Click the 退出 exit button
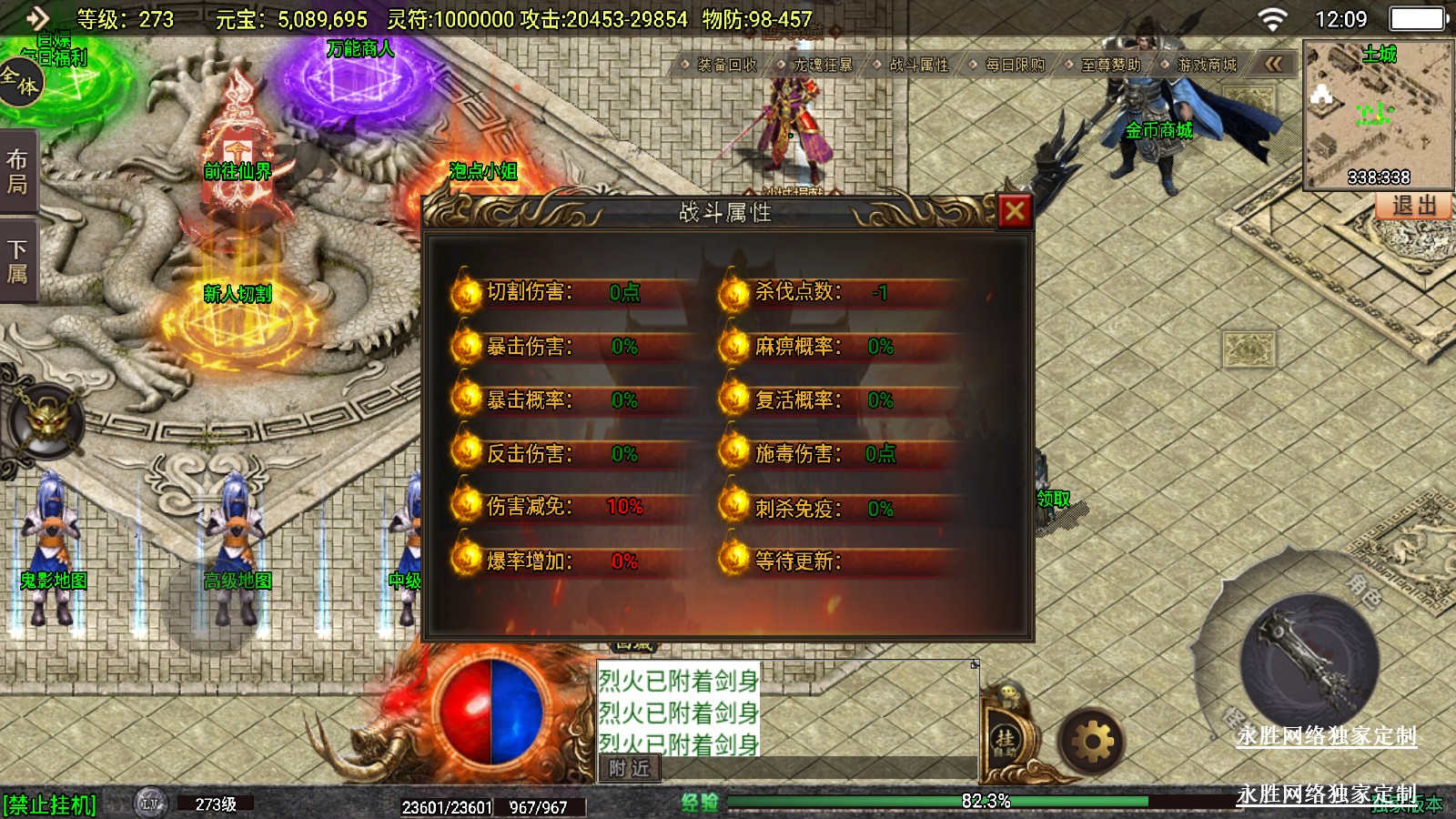The height and width of the screenshot is (819, 1456). coord(1413,206)
